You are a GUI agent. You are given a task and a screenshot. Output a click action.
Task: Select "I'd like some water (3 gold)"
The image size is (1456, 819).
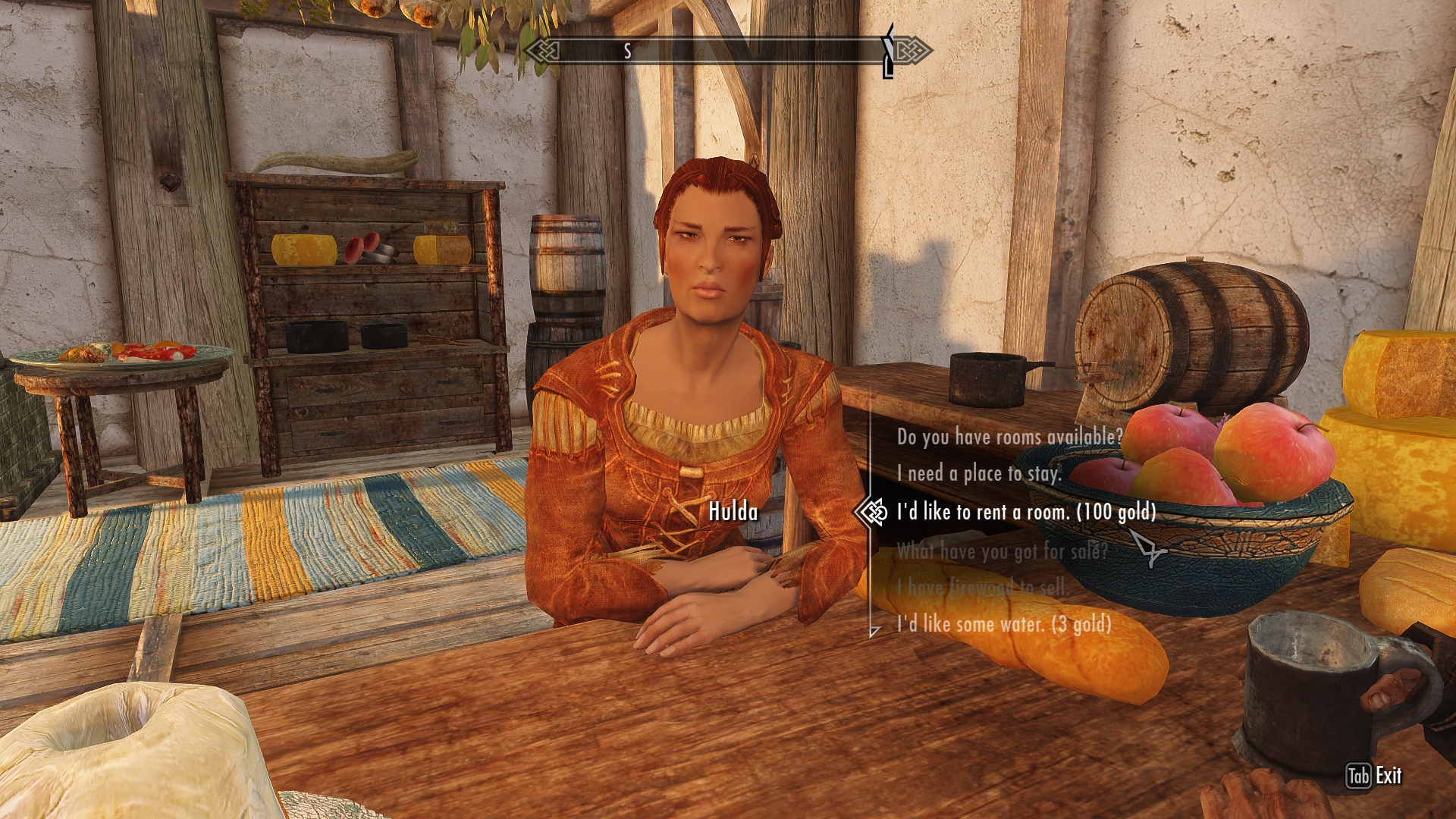coord(1004,624)
